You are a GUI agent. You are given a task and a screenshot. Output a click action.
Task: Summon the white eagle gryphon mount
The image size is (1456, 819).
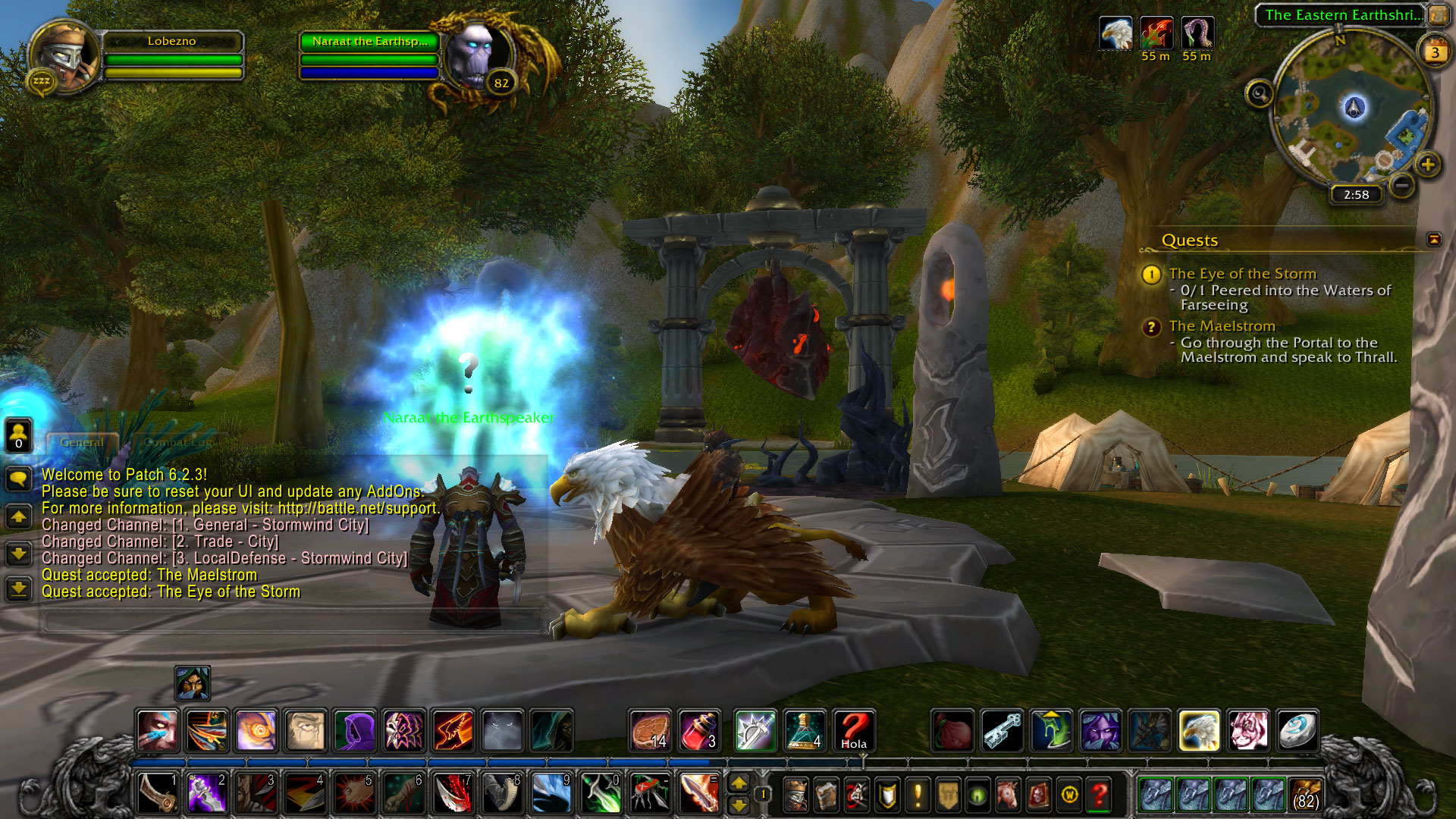coord(1199,731)
